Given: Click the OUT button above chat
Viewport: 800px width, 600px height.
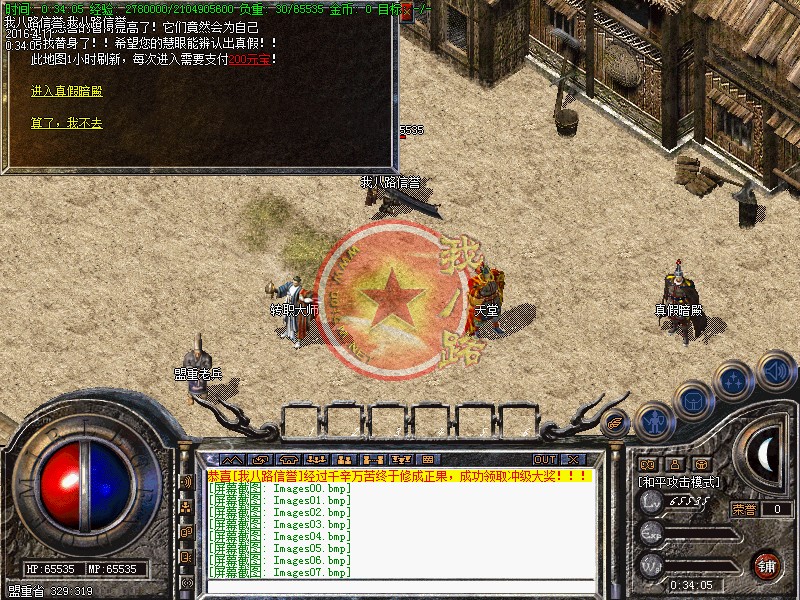Looking at the screenshot, I should click(x=544, y=460).
